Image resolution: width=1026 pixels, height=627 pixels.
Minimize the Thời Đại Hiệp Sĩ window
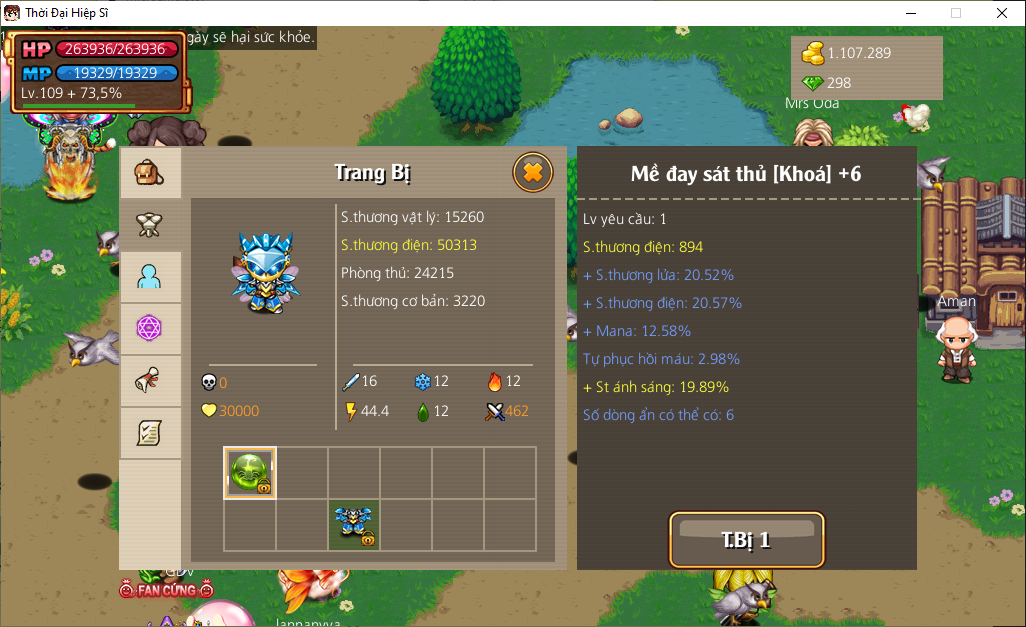pyautogui.click(x=910, y=13)
